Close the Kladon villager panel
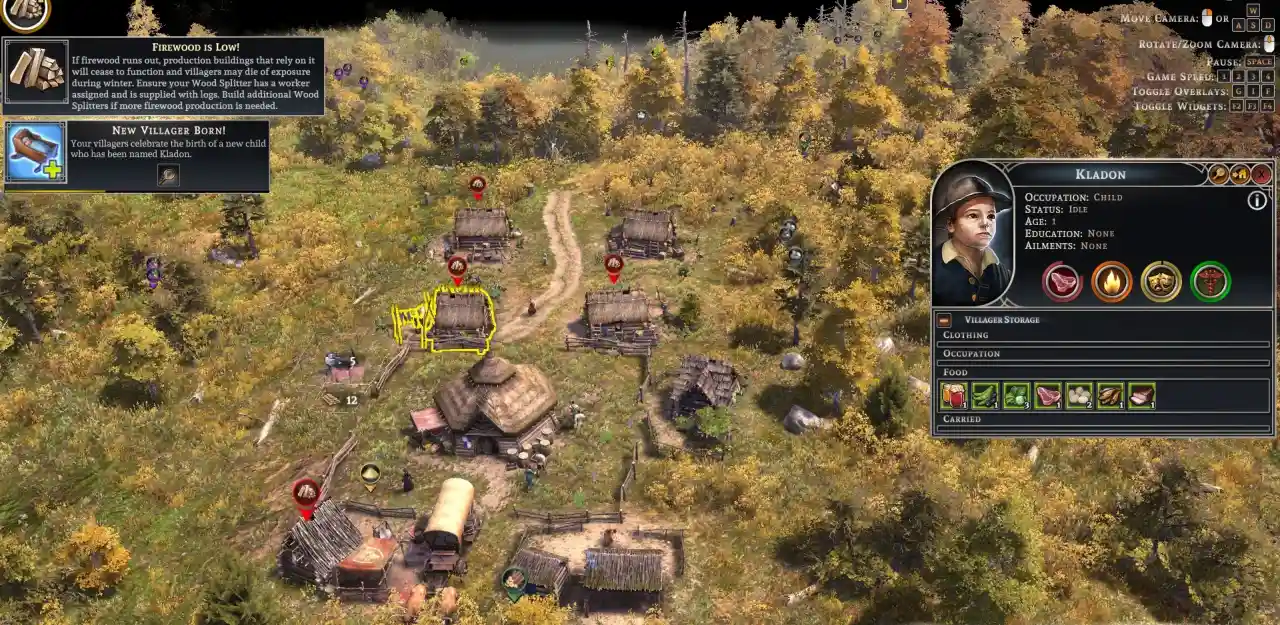 pyautogui.click(x=1262, y=174)
